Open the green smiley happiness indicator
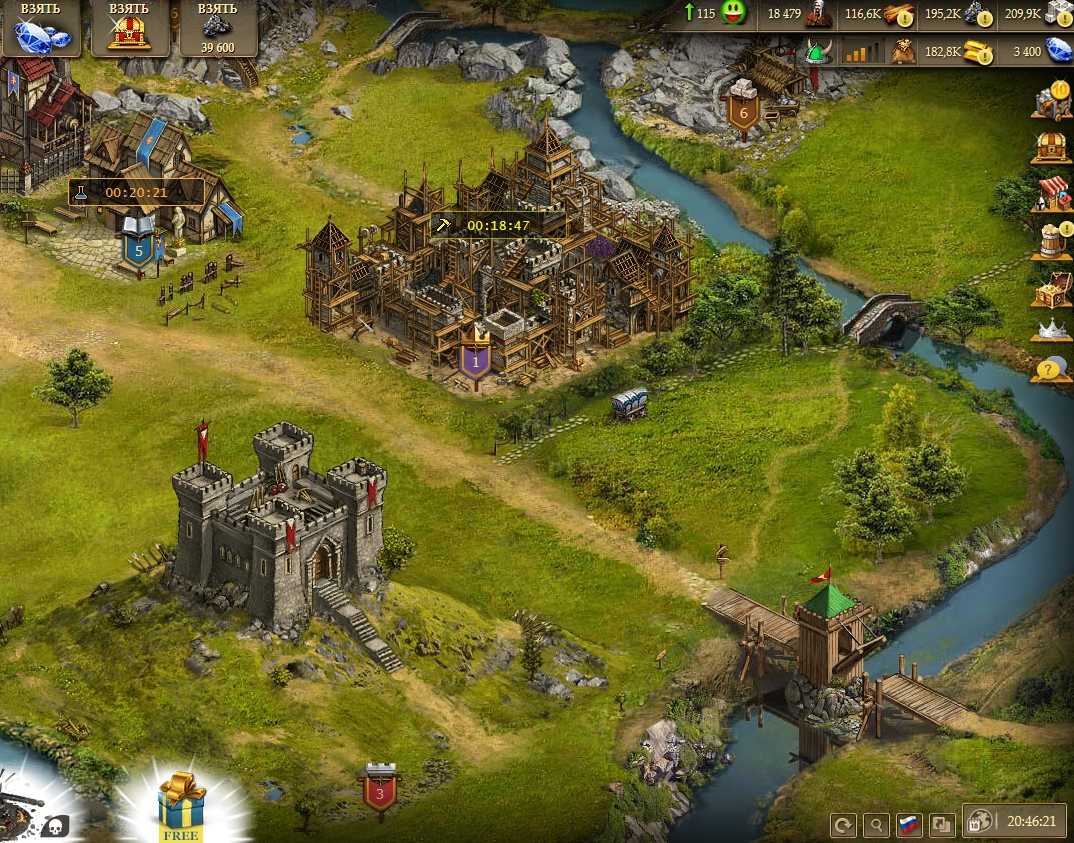The image size is (1074, 843). click(734, 14)
